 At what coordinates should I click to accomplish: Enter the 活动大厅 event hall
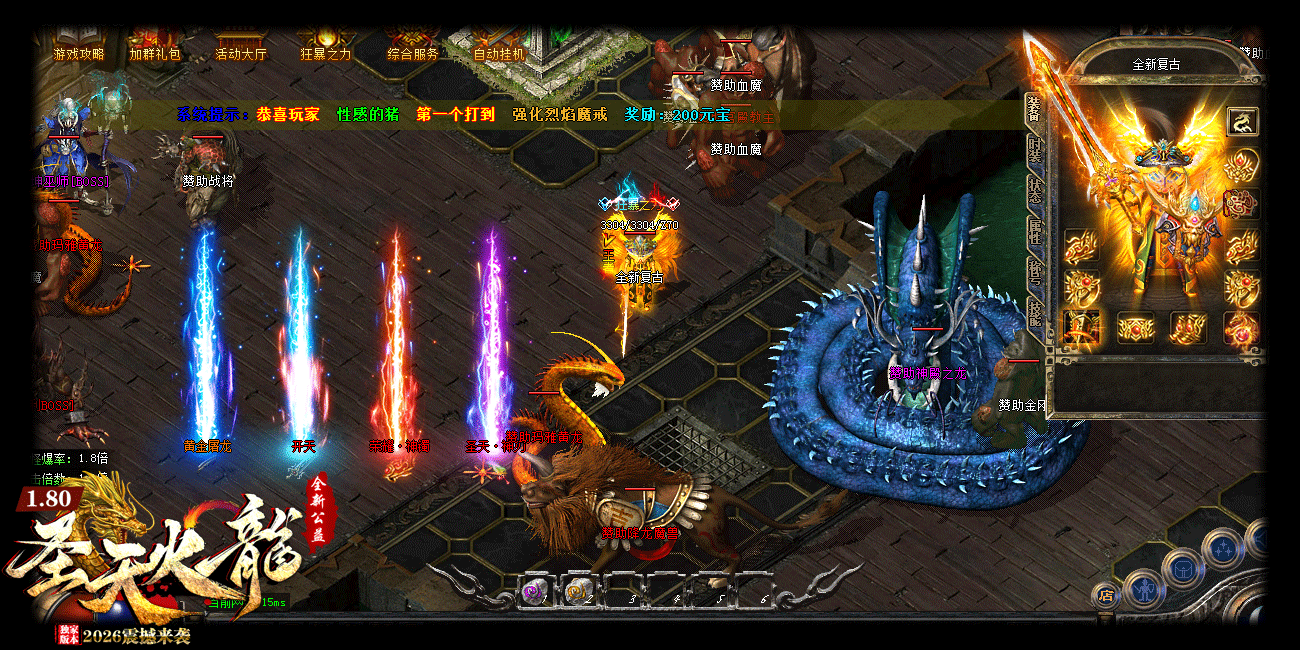tap(241, 53)
